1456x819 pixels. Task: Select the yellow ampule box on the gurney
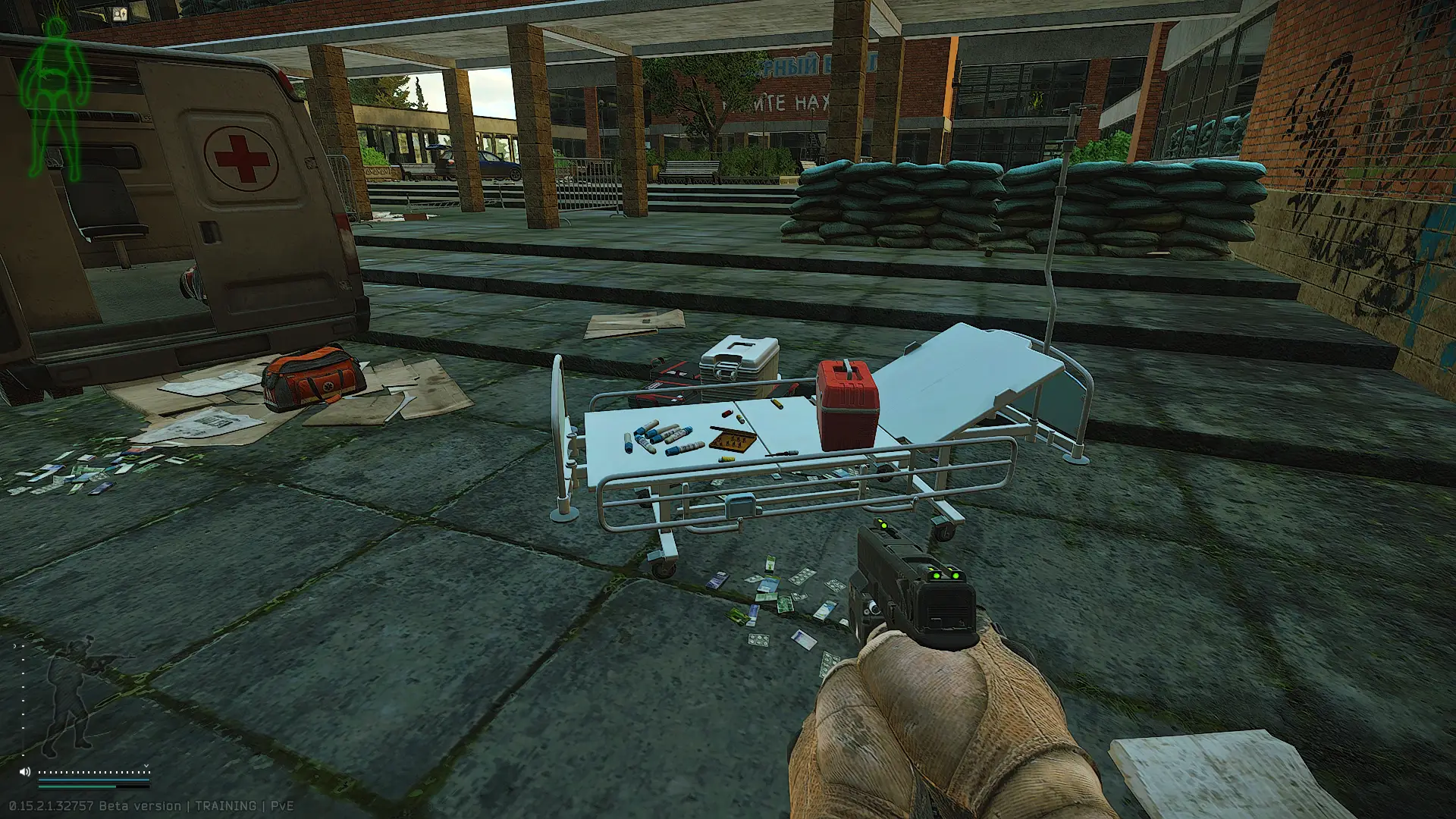(732, 440)
